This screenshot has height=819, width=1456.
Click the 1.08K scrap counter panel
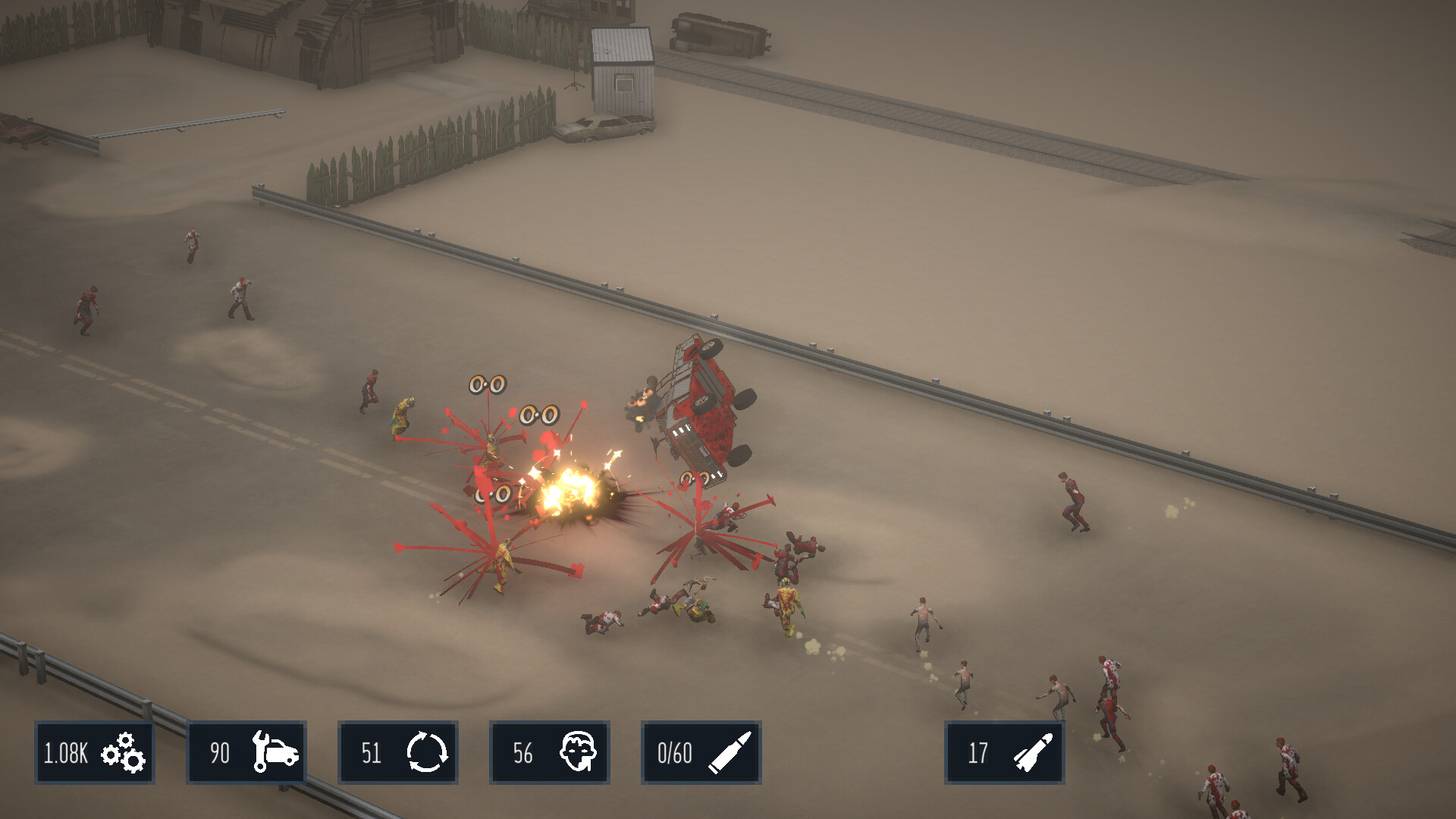(95, 753)
